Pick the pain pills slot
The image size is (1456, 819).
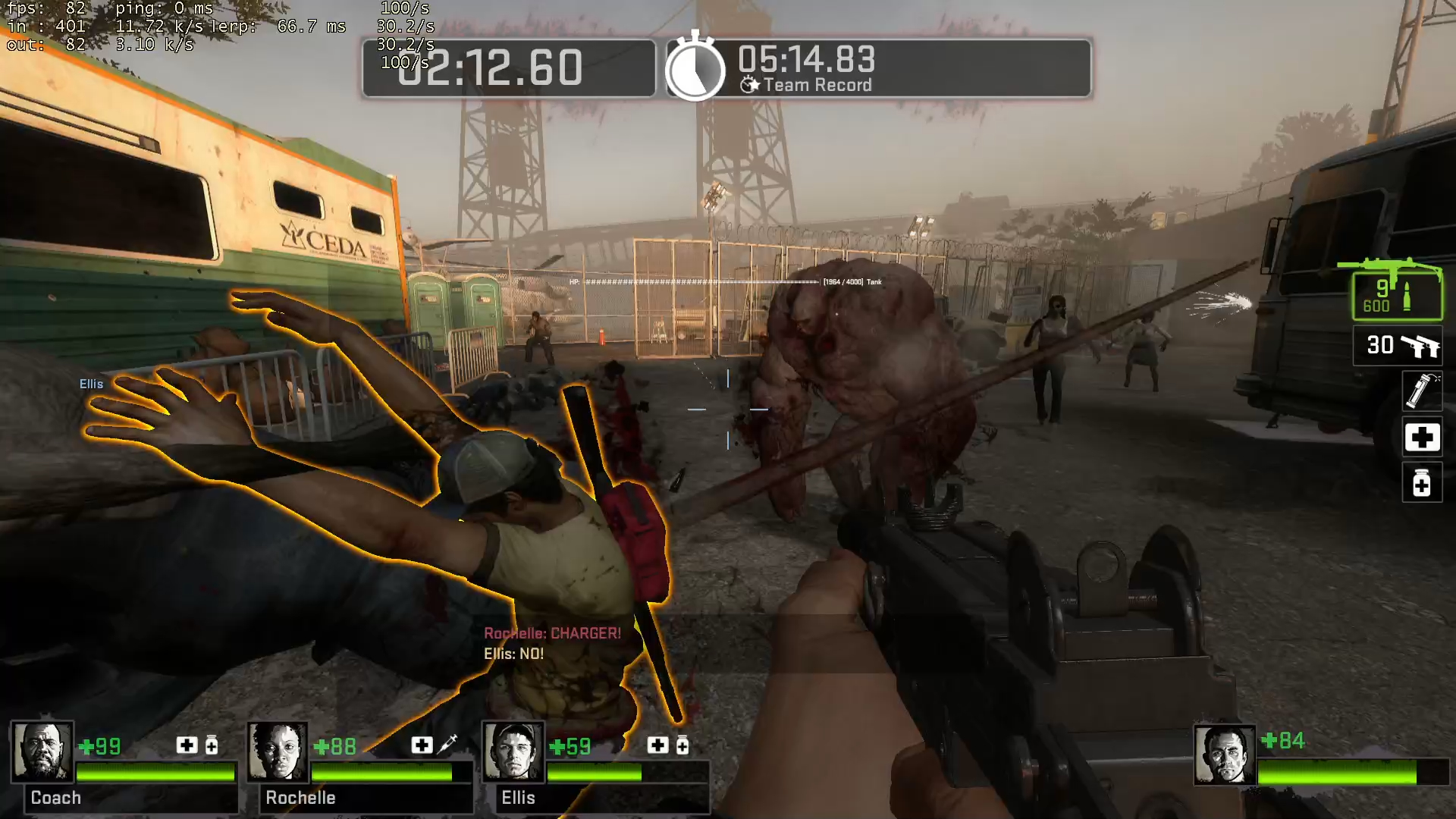point(1421,483)
